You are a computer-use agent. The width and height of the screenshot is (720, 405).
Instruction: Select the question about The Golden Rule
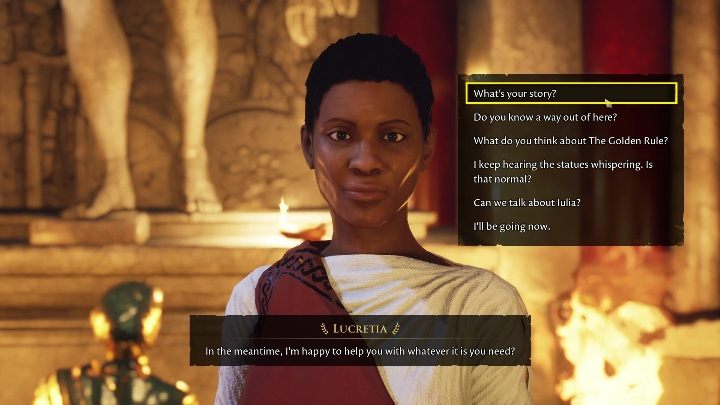(570, 140)
